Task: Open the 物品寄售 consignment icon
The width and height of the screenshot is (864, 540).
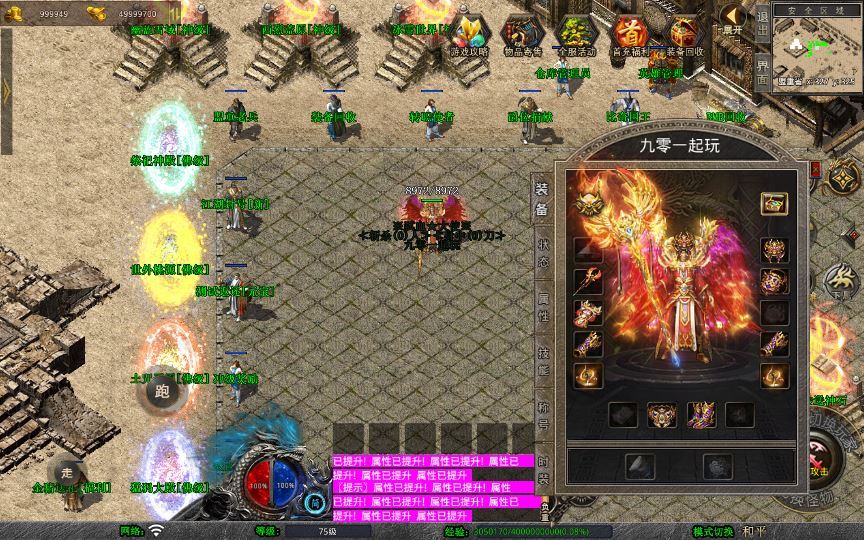Action: click(x=519, y=36)
